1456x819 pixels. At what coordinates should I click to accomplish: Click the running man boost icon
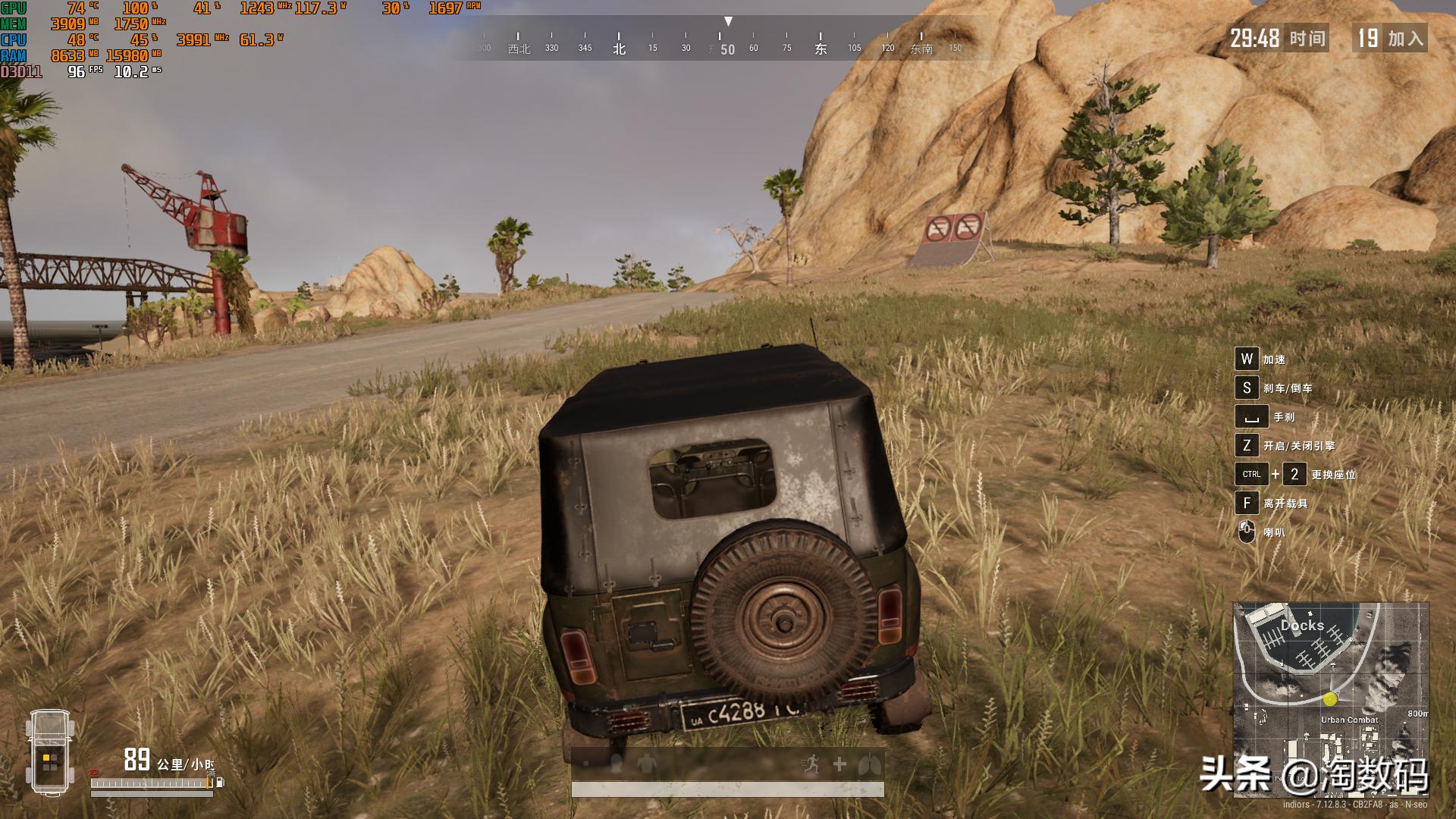point(811,761)
